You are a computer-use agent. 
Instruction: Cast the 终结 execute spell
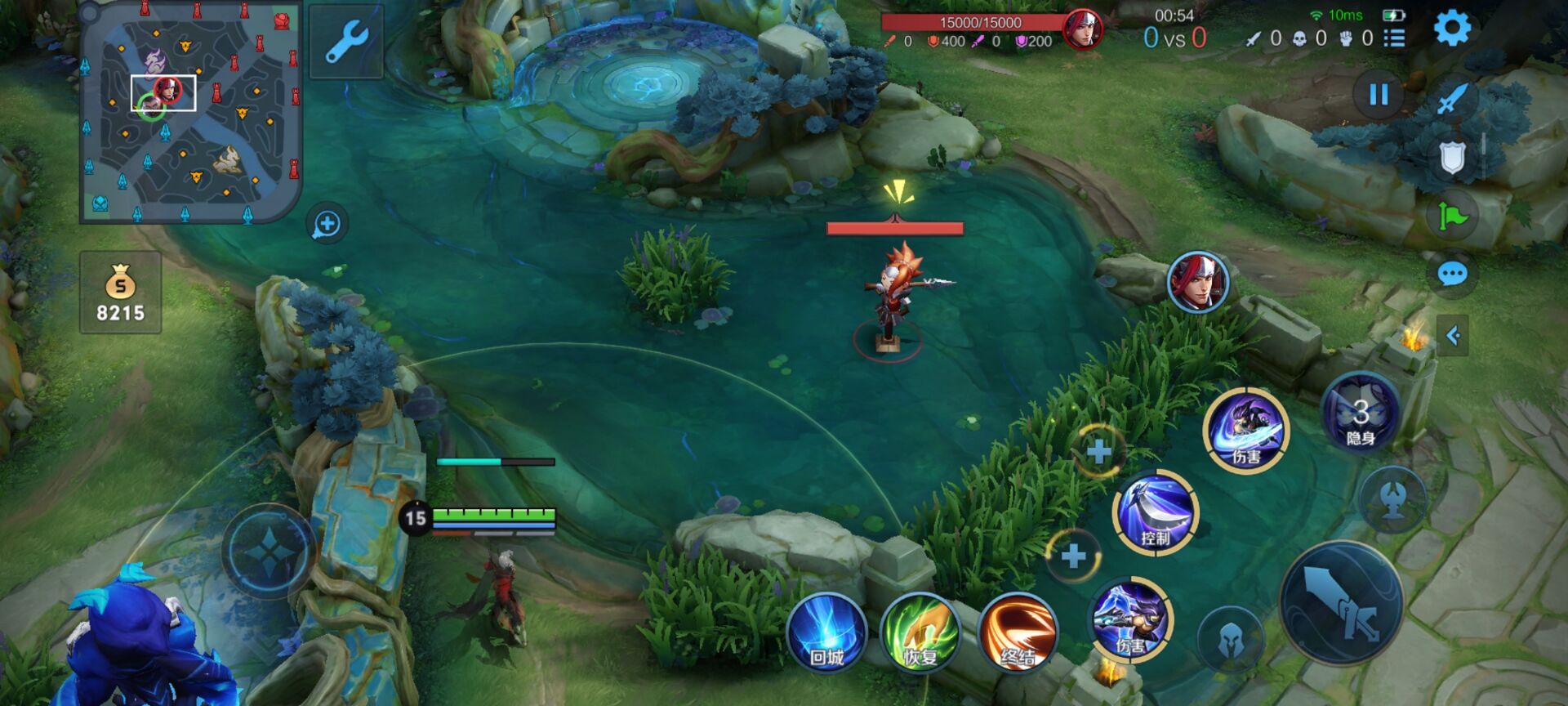click(x=1017, y=633)
